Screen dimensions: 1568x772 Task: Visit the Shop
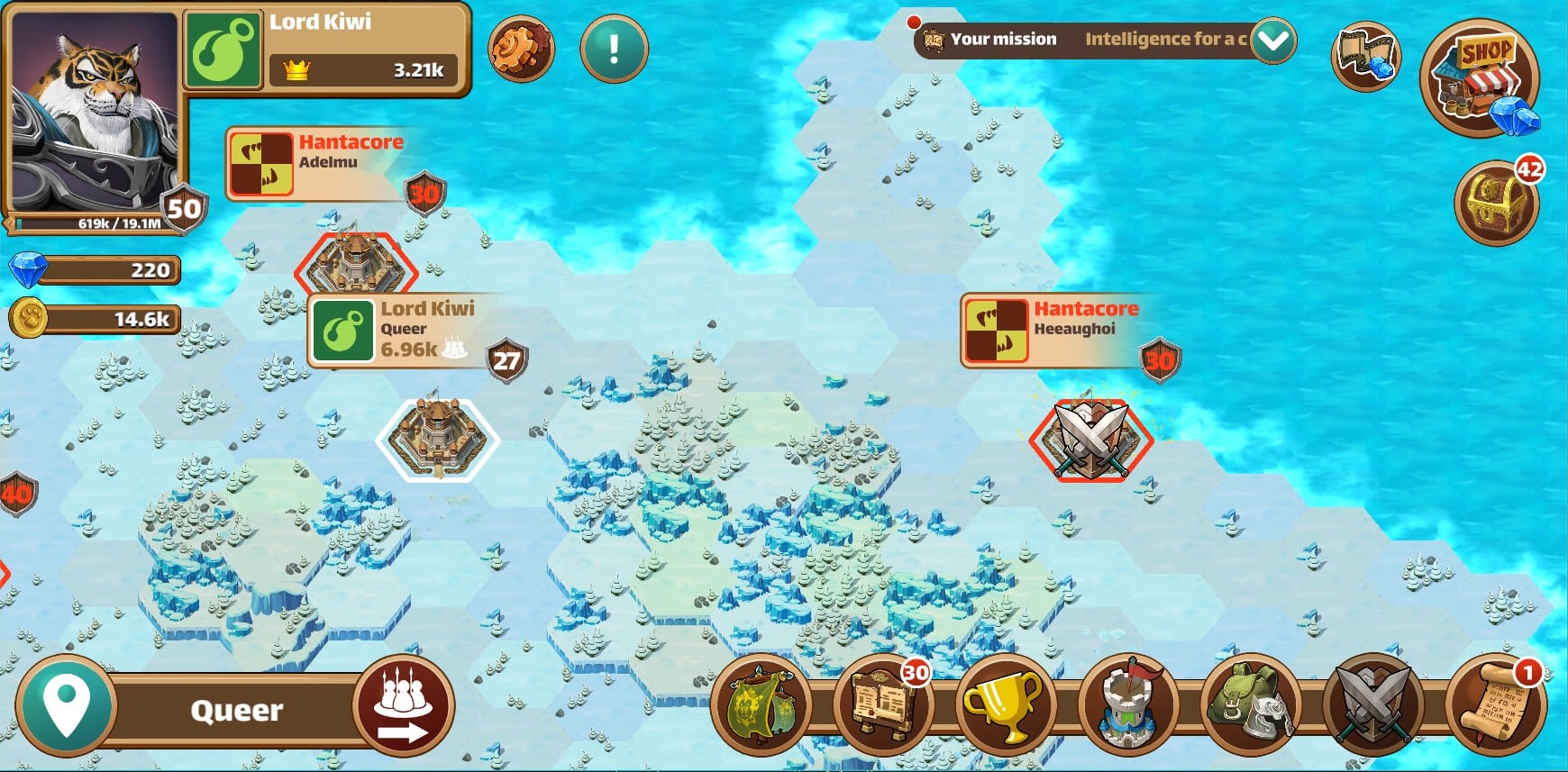(1481, 78)
